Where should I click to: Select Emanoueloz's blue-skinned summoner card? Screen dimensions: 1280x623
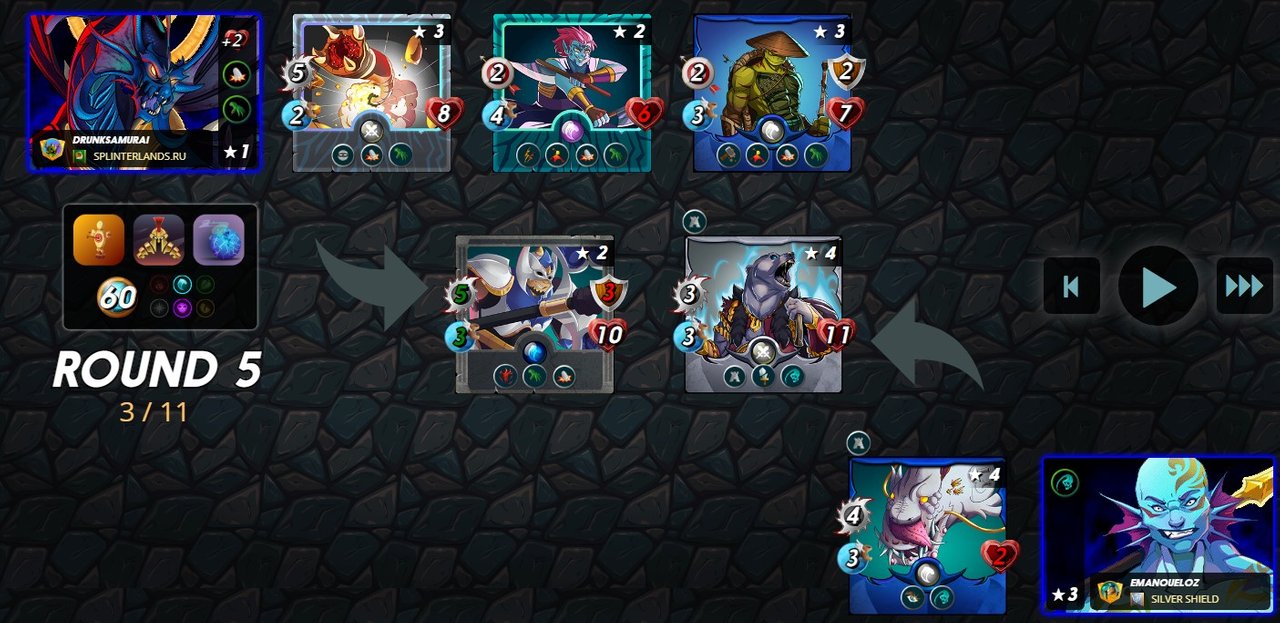point(1158,534)
